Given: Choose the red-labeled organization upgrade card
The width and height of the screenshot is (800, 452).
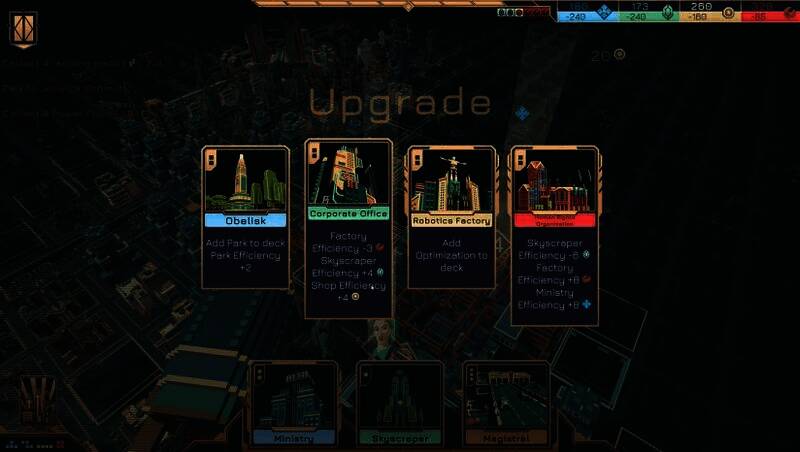Looking at the screenshot, I should (x=553, y=236).
